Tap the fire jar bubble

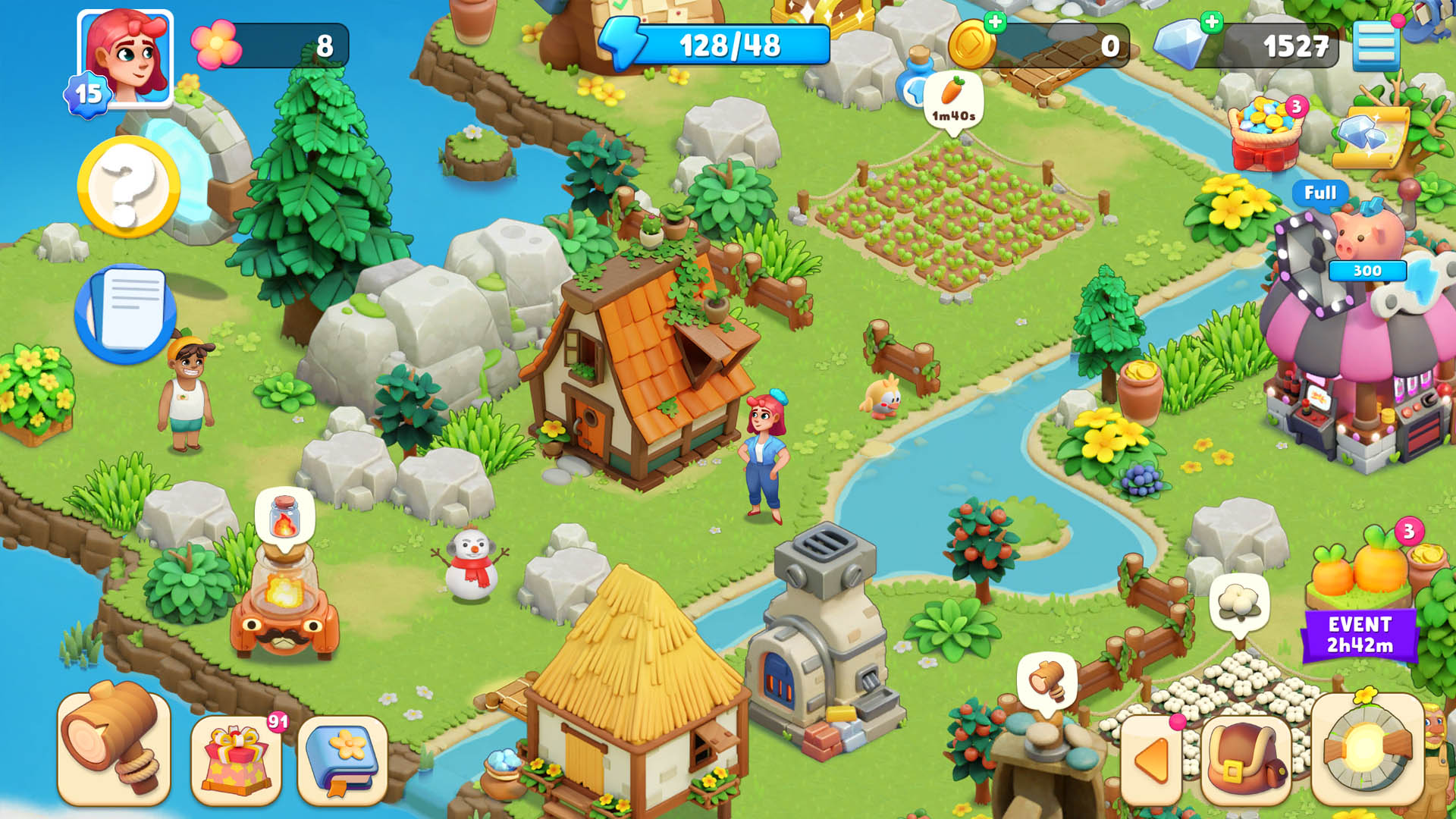[x=284, y=516]
